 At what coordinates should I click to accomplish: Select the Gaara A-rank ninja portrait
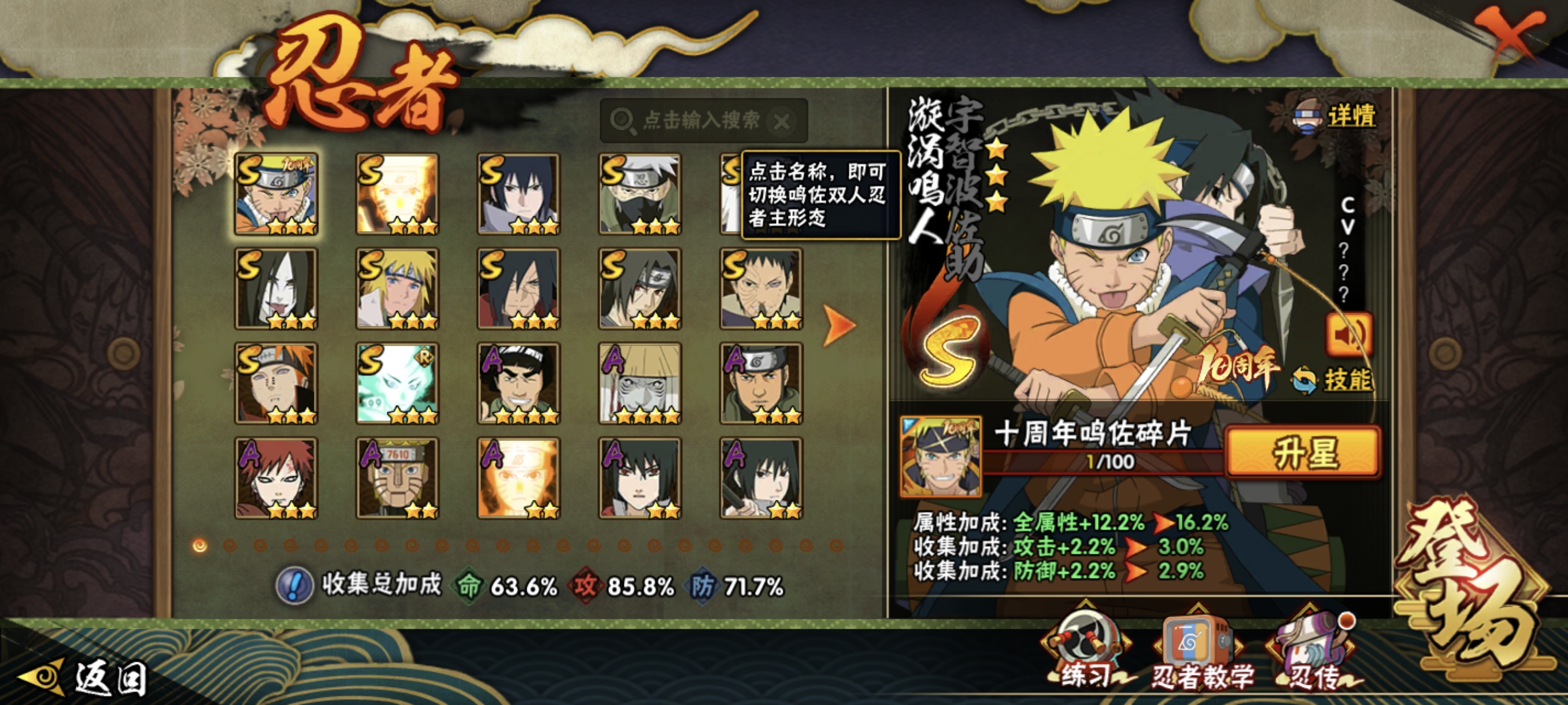point(276,477)
